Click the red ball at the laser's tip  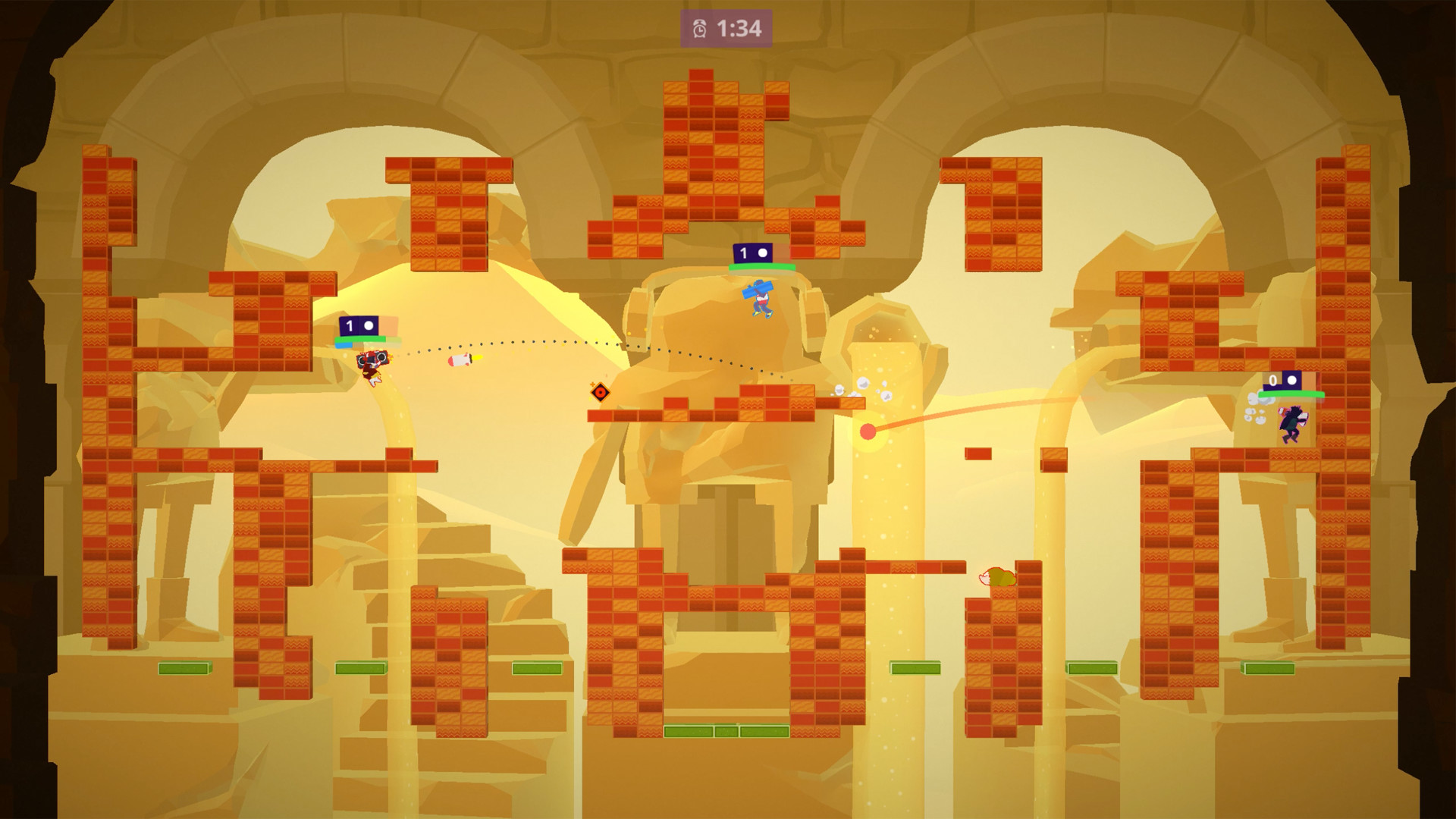867,433
